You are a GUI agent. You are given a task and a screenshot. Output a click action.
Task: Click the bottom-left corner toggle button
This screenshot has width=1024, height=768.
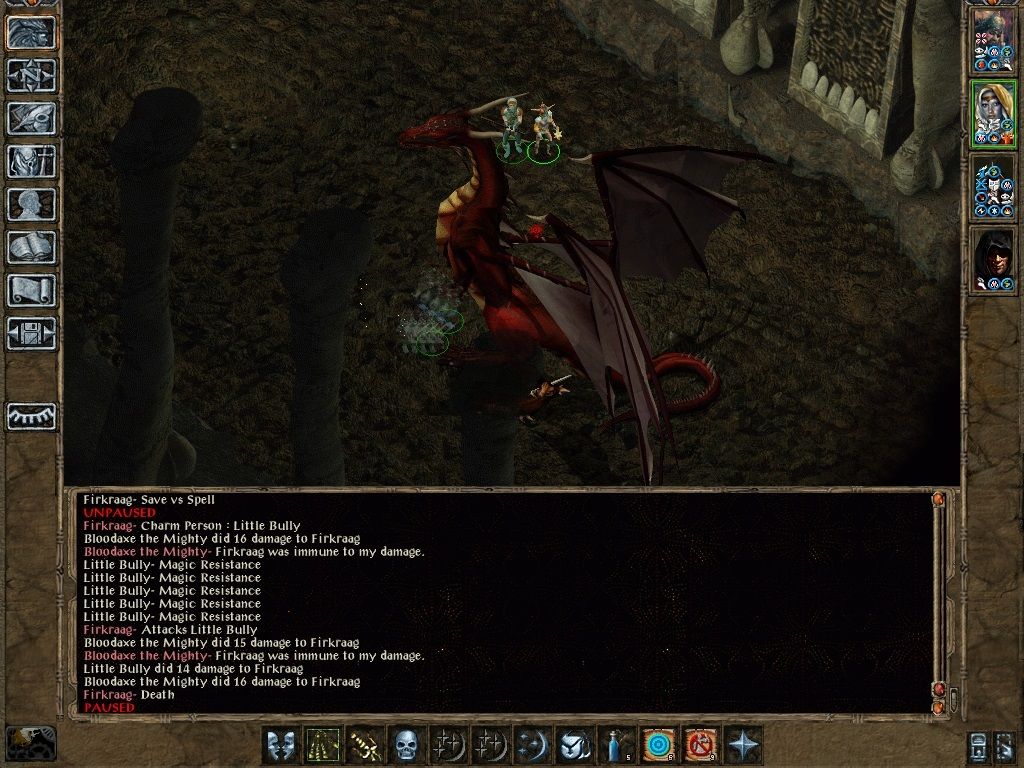point(31,743)
